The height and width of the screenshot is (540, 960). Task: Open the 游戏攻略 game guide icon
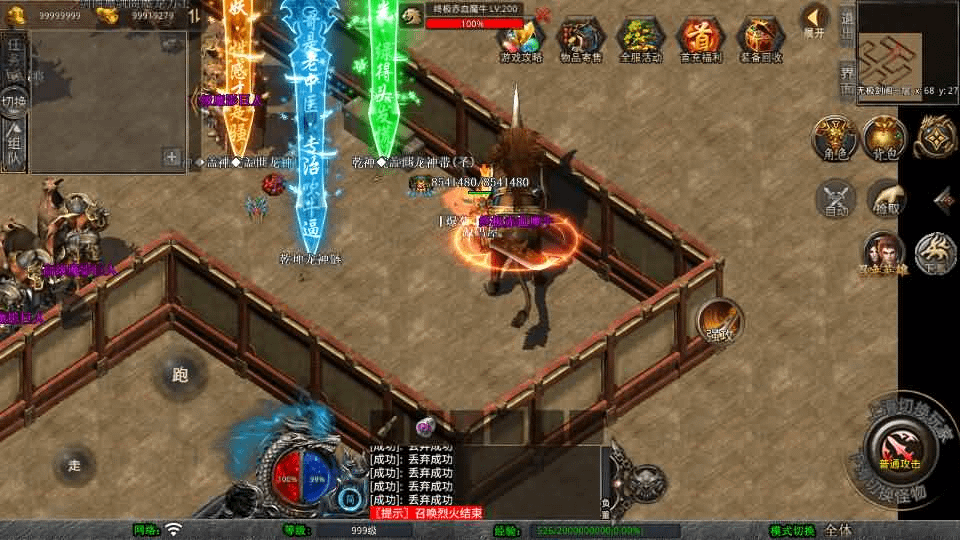click(x=521, y=38)
